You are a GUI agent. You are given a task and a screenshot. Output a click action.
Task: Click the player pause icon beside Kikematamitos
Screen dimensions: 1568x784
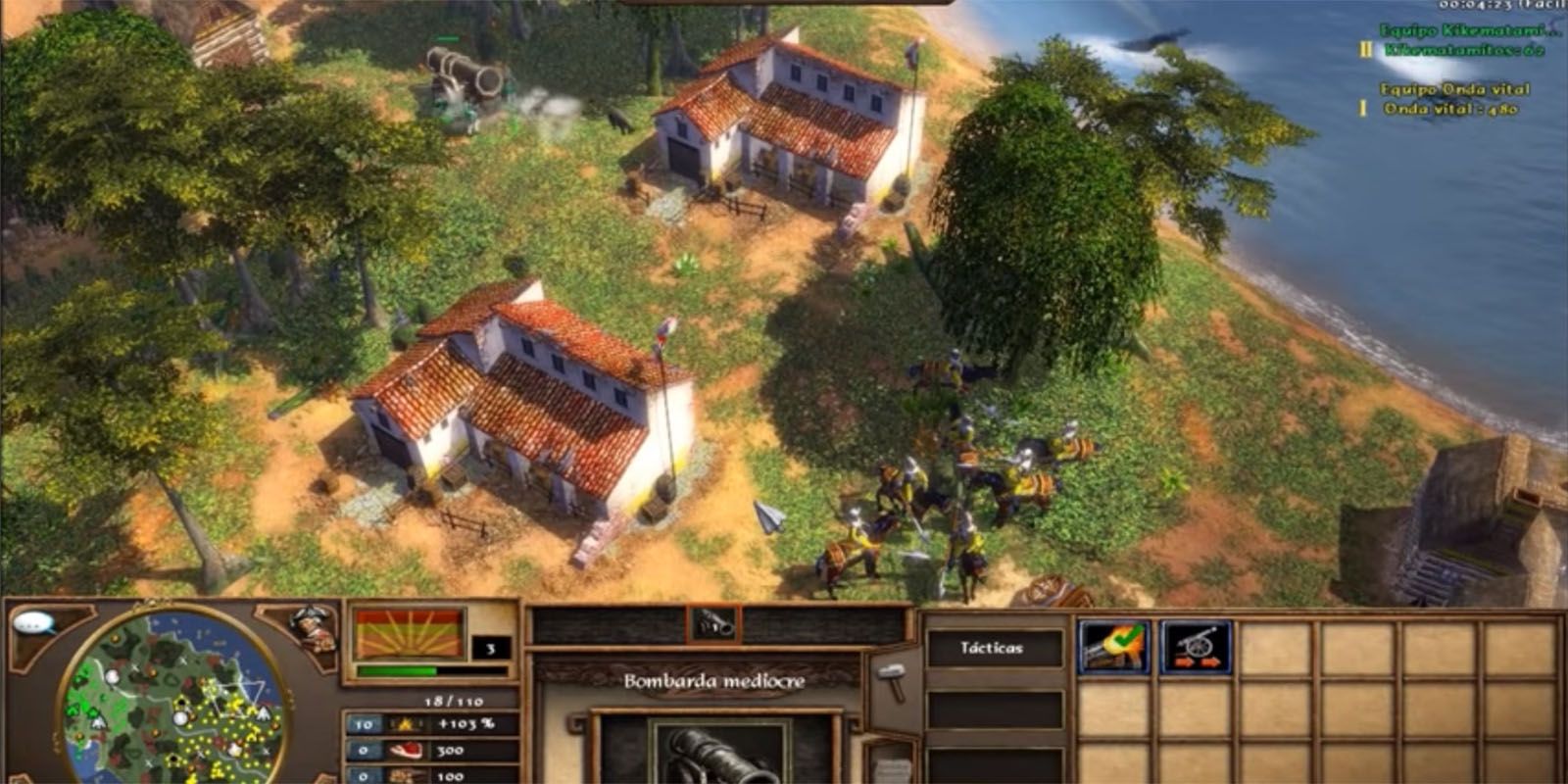[x=1365, y=49]
